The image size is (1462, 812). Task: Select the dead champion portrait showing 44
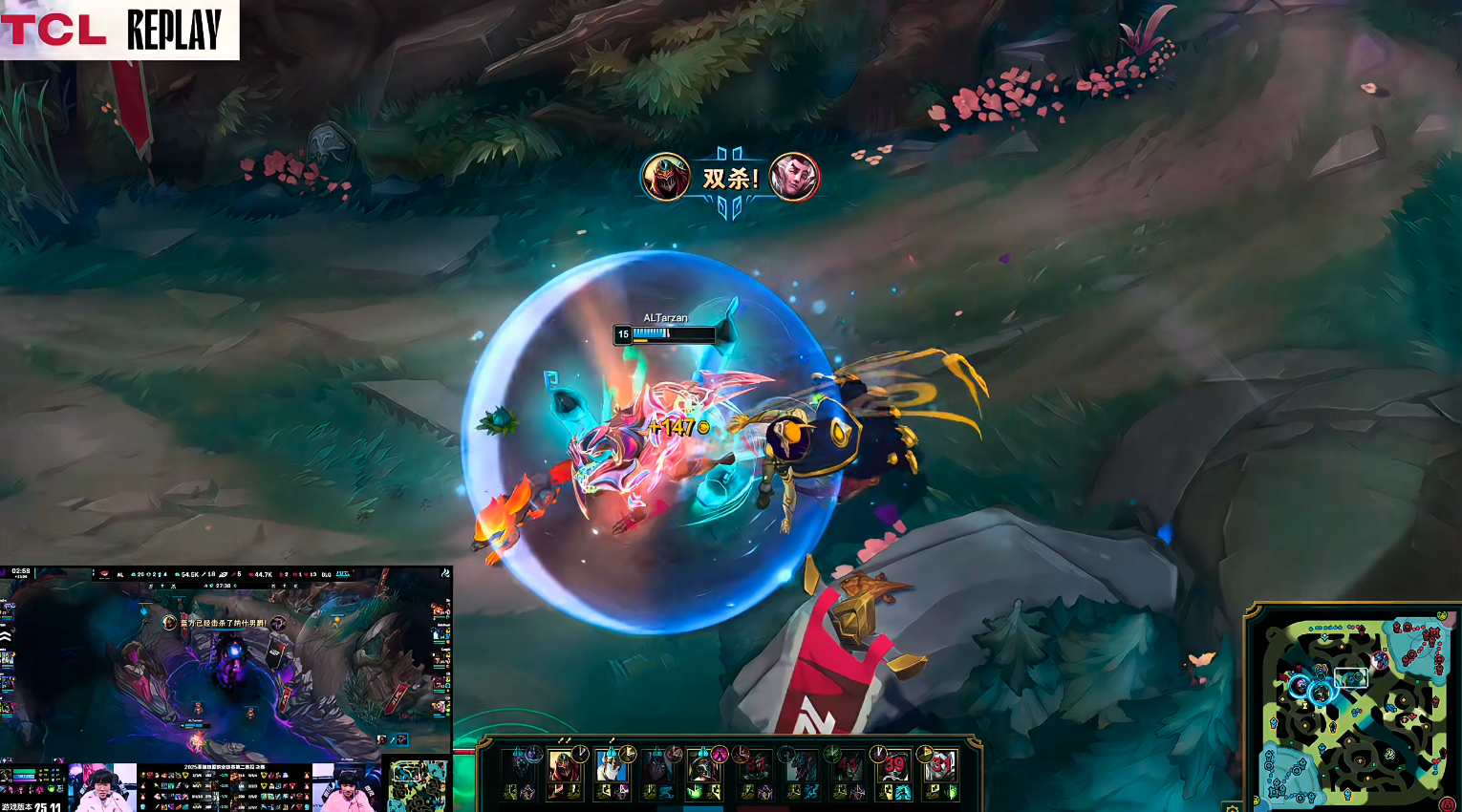click(x=848, y=766)
